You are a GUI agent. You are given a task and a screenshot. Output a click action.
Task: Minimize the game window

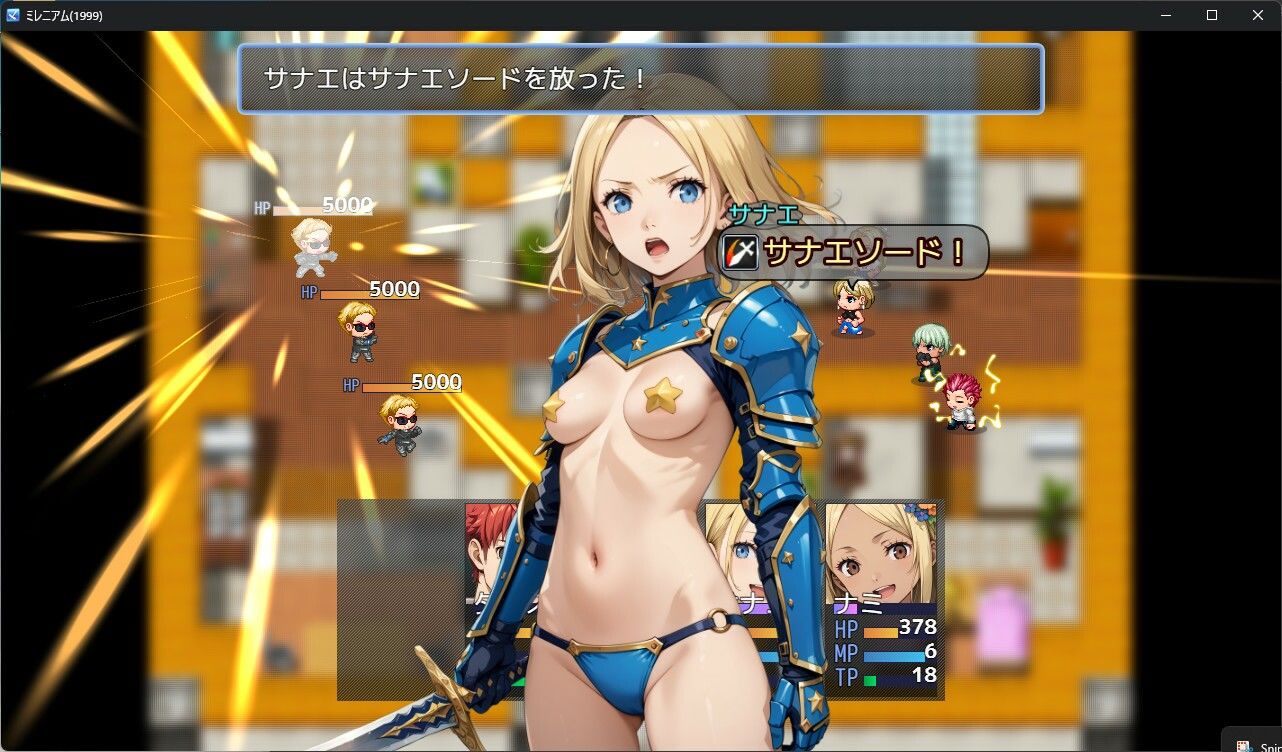[1166, 15]
